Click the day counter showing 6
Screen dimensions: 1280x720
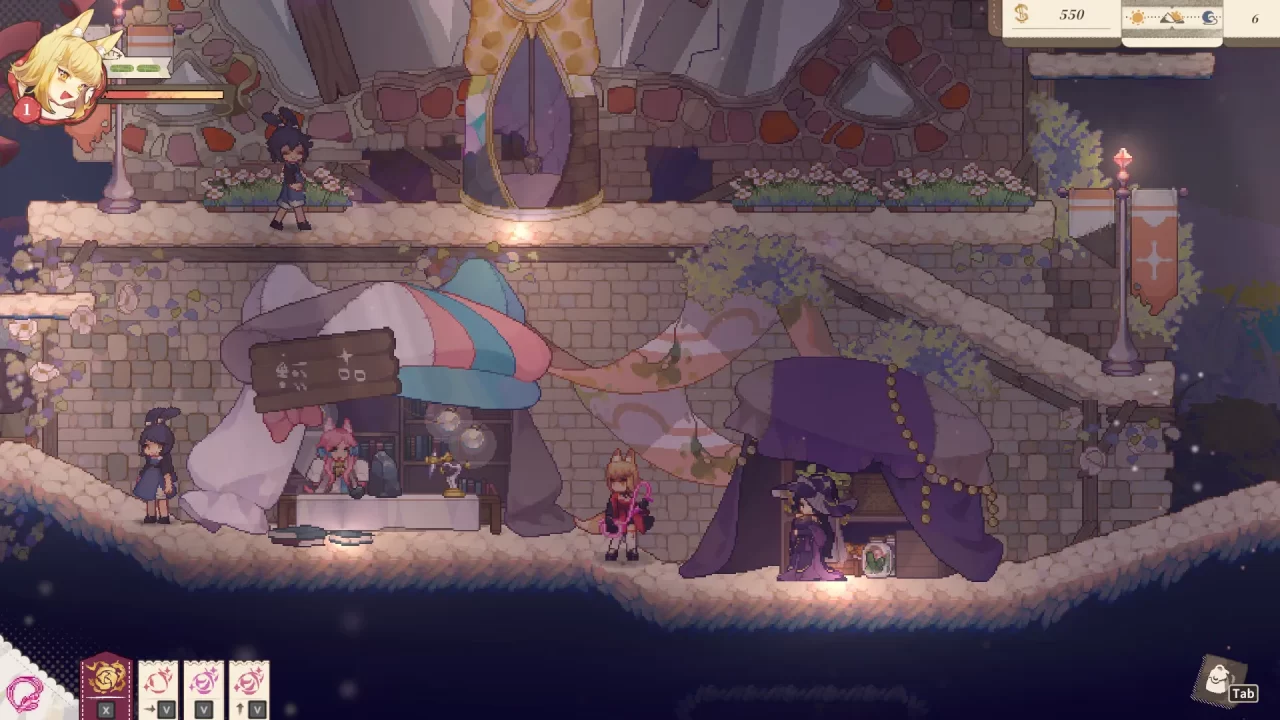[x=1257, y=18]
